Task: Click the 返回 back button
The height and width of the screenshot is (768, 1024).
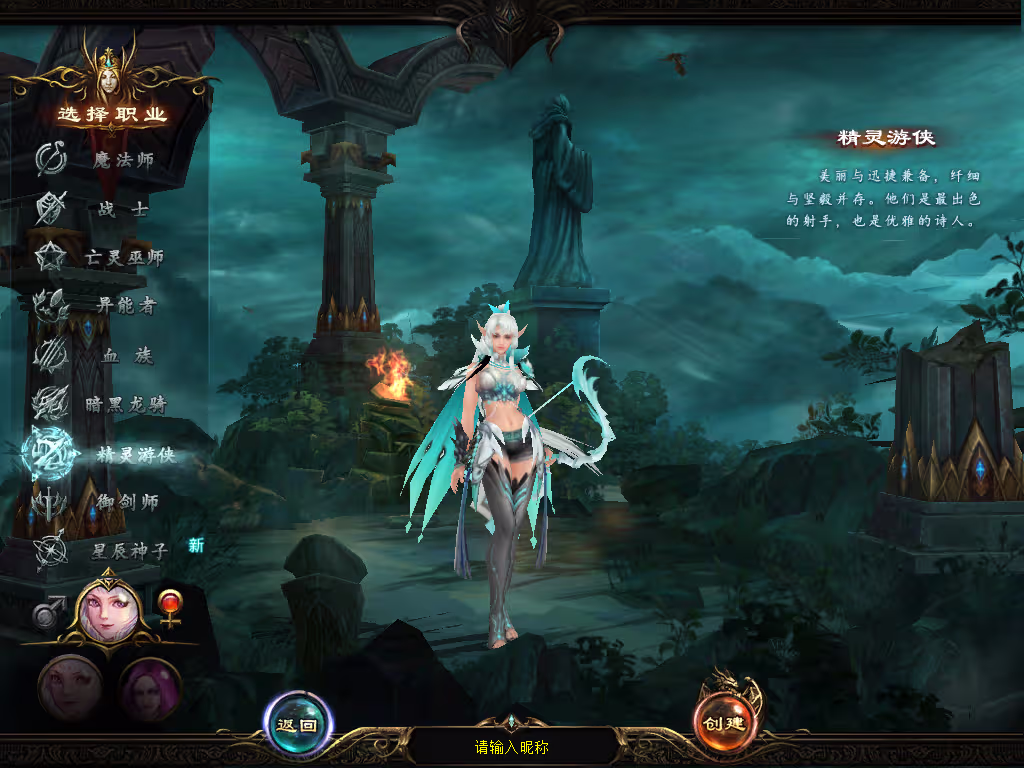Action: pos(298,724)
